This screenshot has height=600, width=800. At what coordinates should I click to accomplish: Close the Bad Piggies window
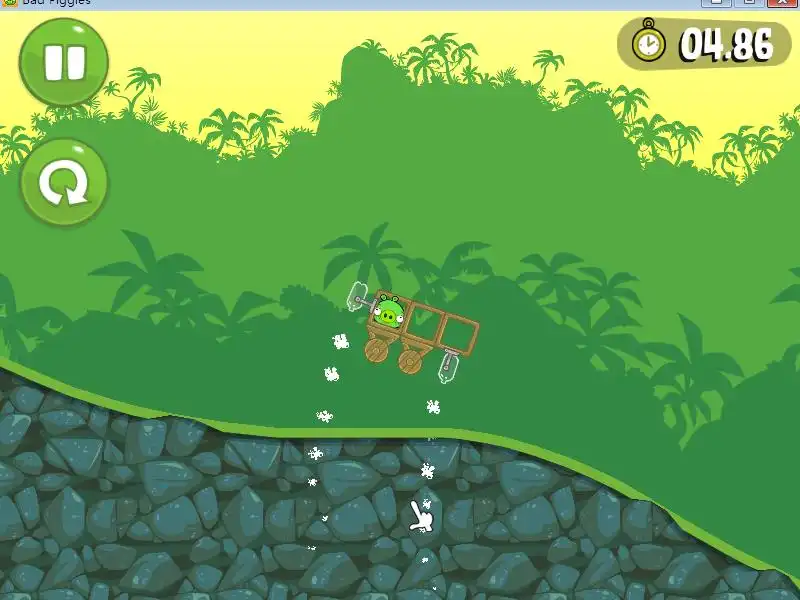(781, 2)
